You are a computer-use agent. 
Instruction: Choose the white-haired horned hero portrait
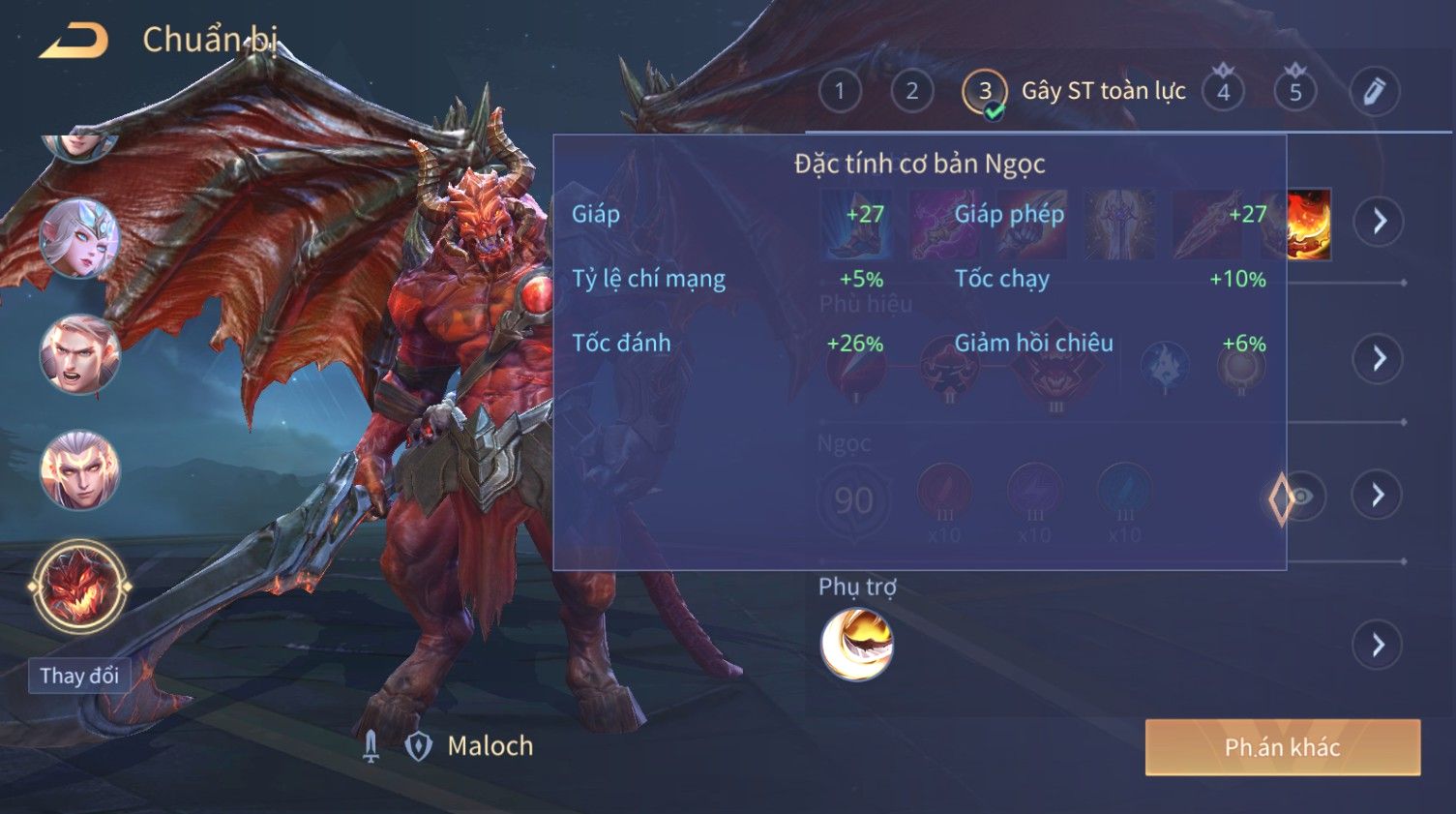(79, 470)
